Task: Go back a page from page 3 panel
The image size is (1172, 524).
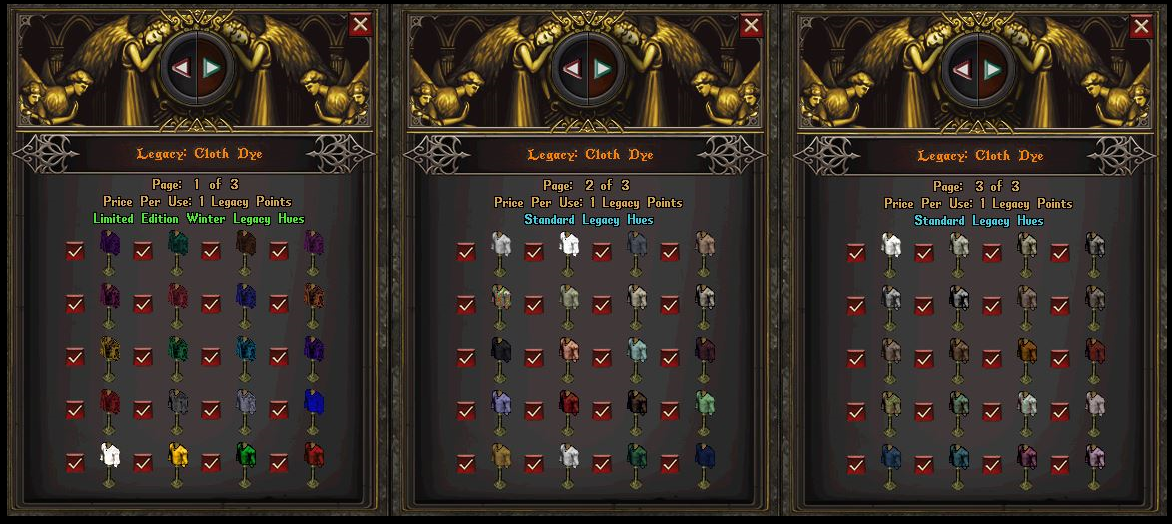Action: 963,69
